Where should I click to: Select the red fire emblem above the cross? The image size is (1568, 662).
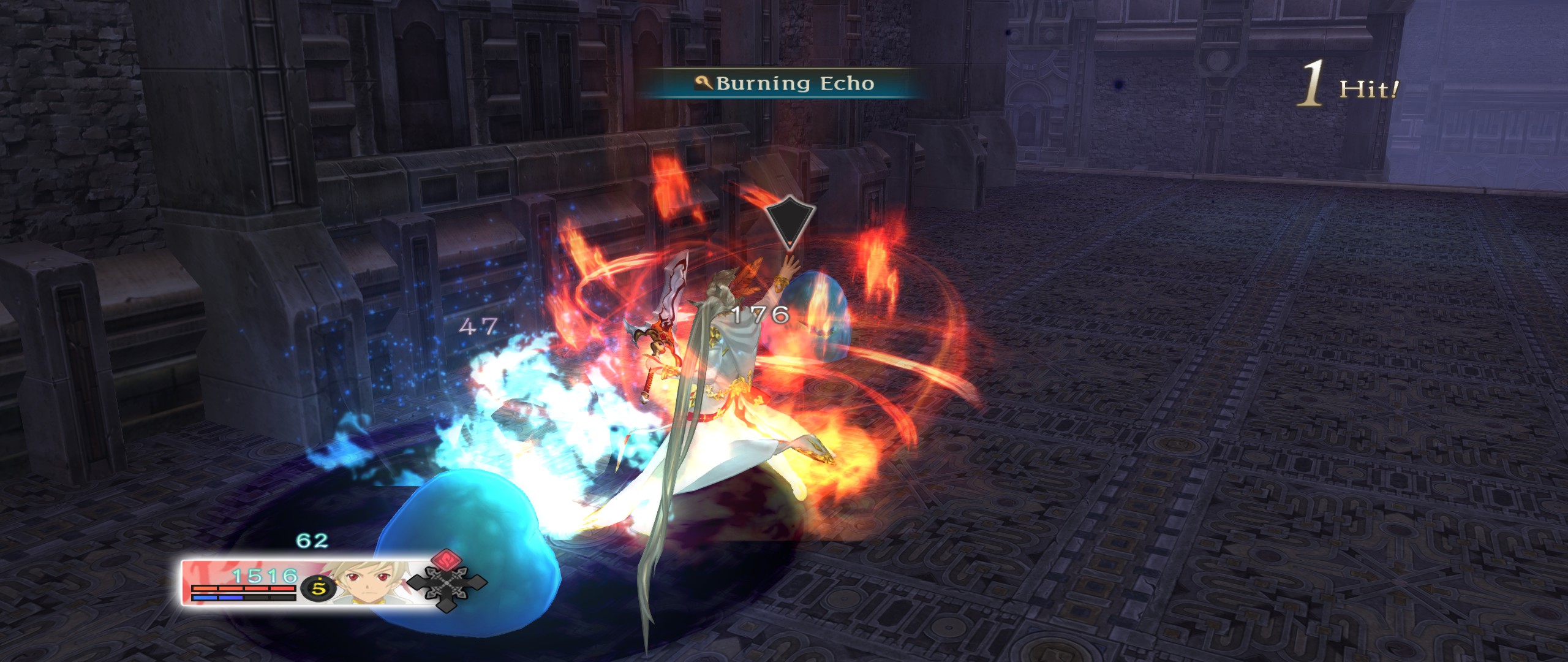448,558
